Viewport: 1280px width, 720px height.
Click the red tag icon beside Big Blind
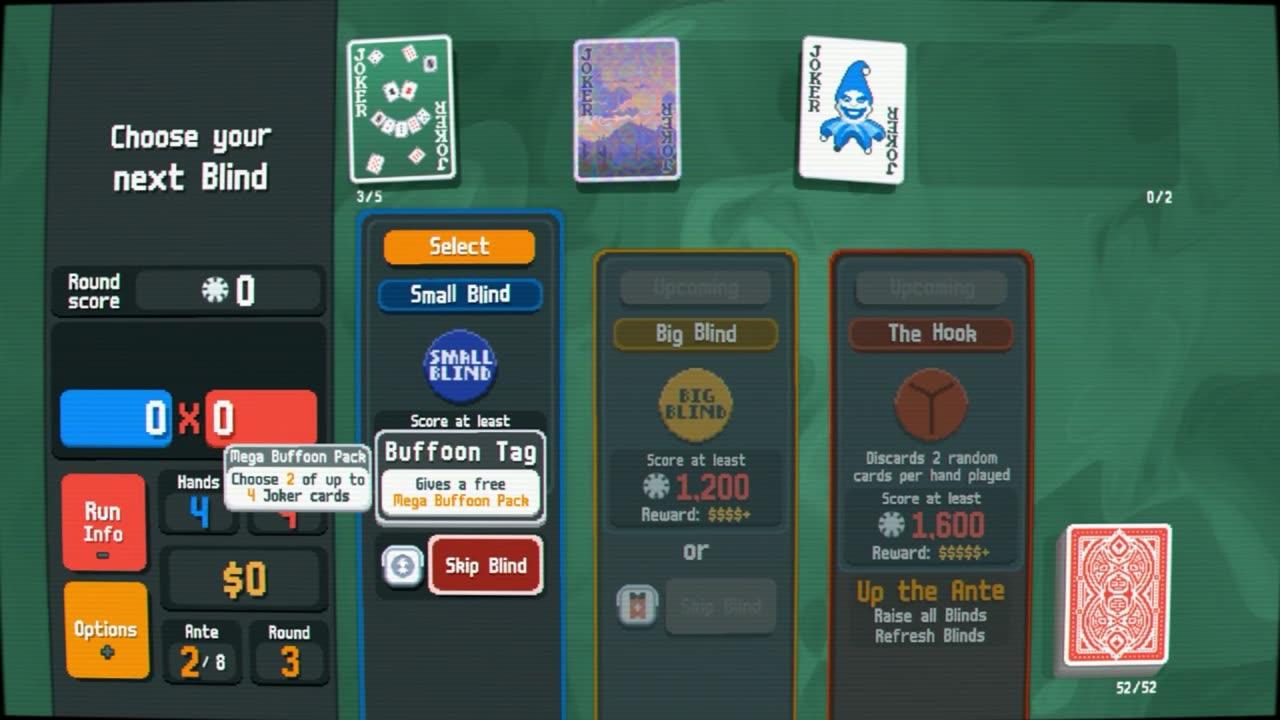pos(637,604)
